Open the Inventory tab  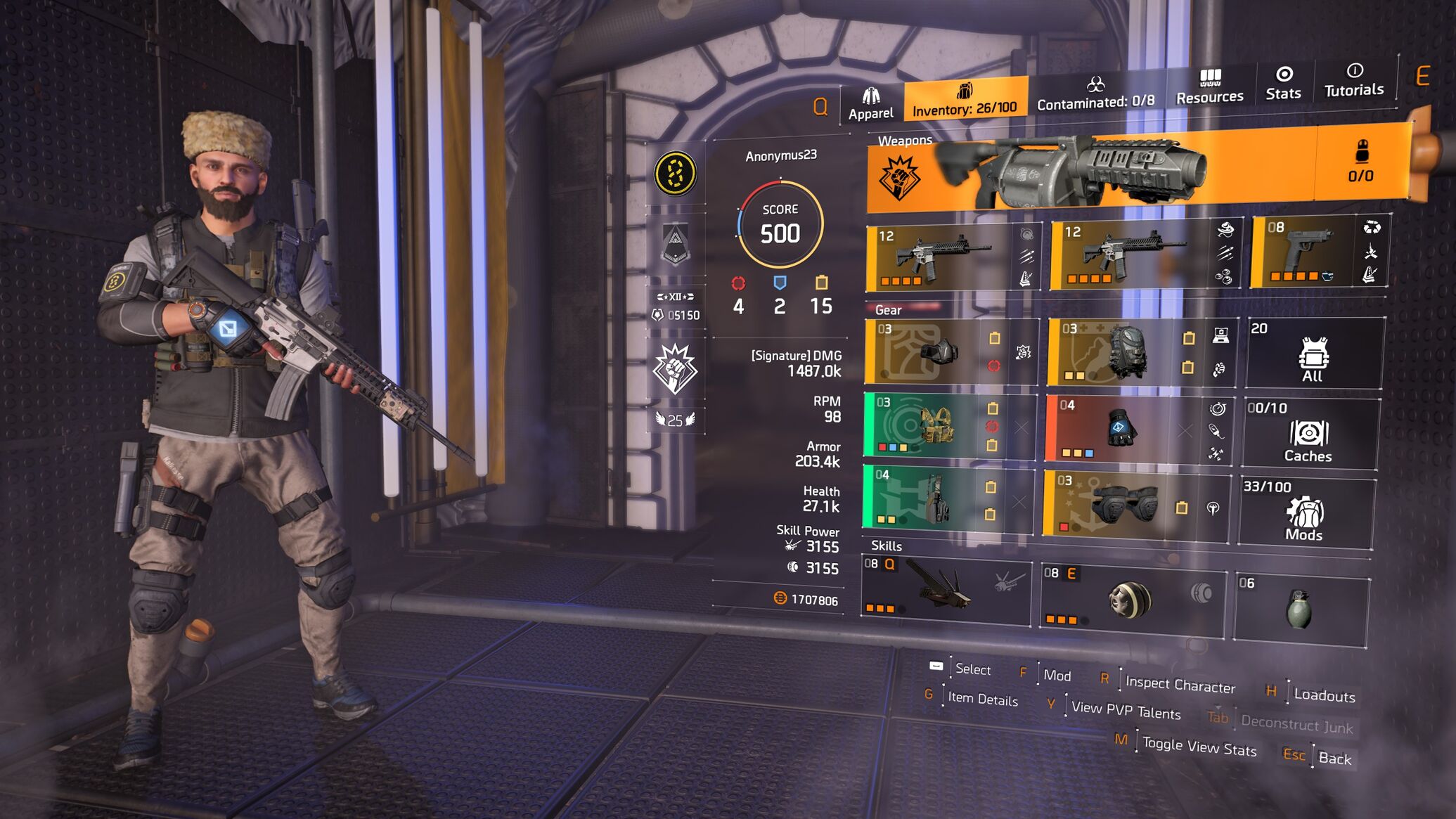coord(964,100)
